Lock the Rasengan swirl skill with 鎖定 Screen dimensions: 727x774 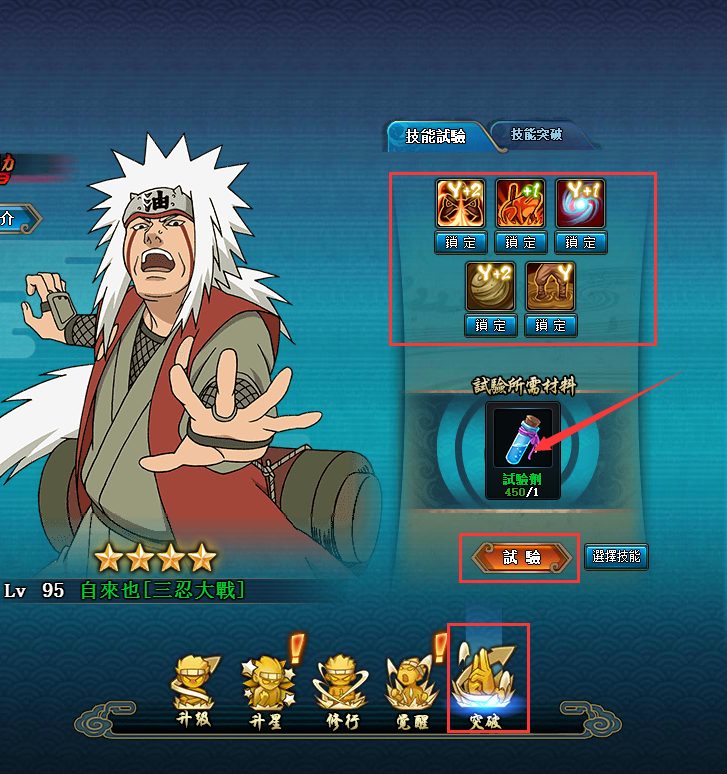point(580,243)
